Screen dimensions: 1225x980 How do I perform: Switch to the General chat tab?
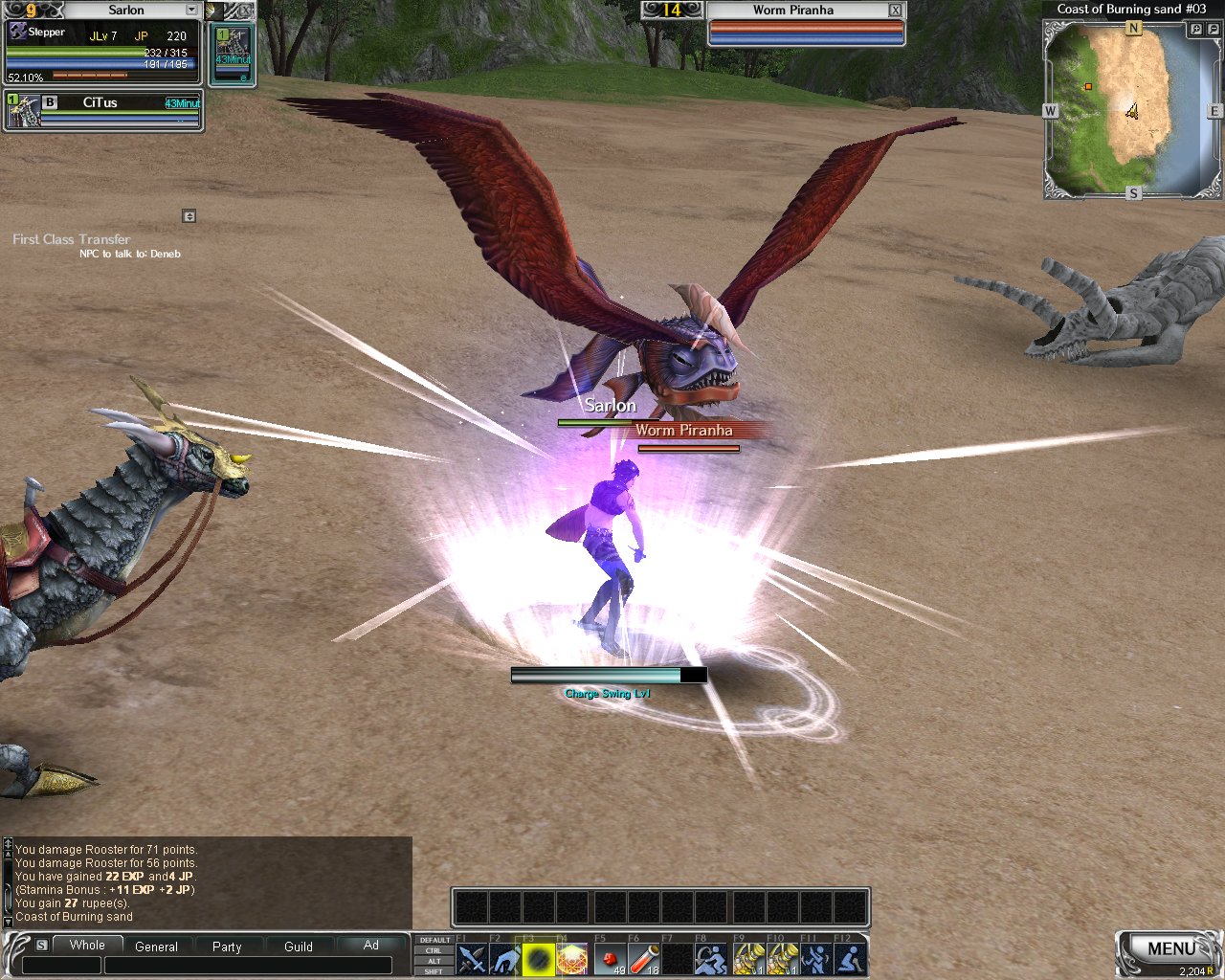tap(156, 947)
